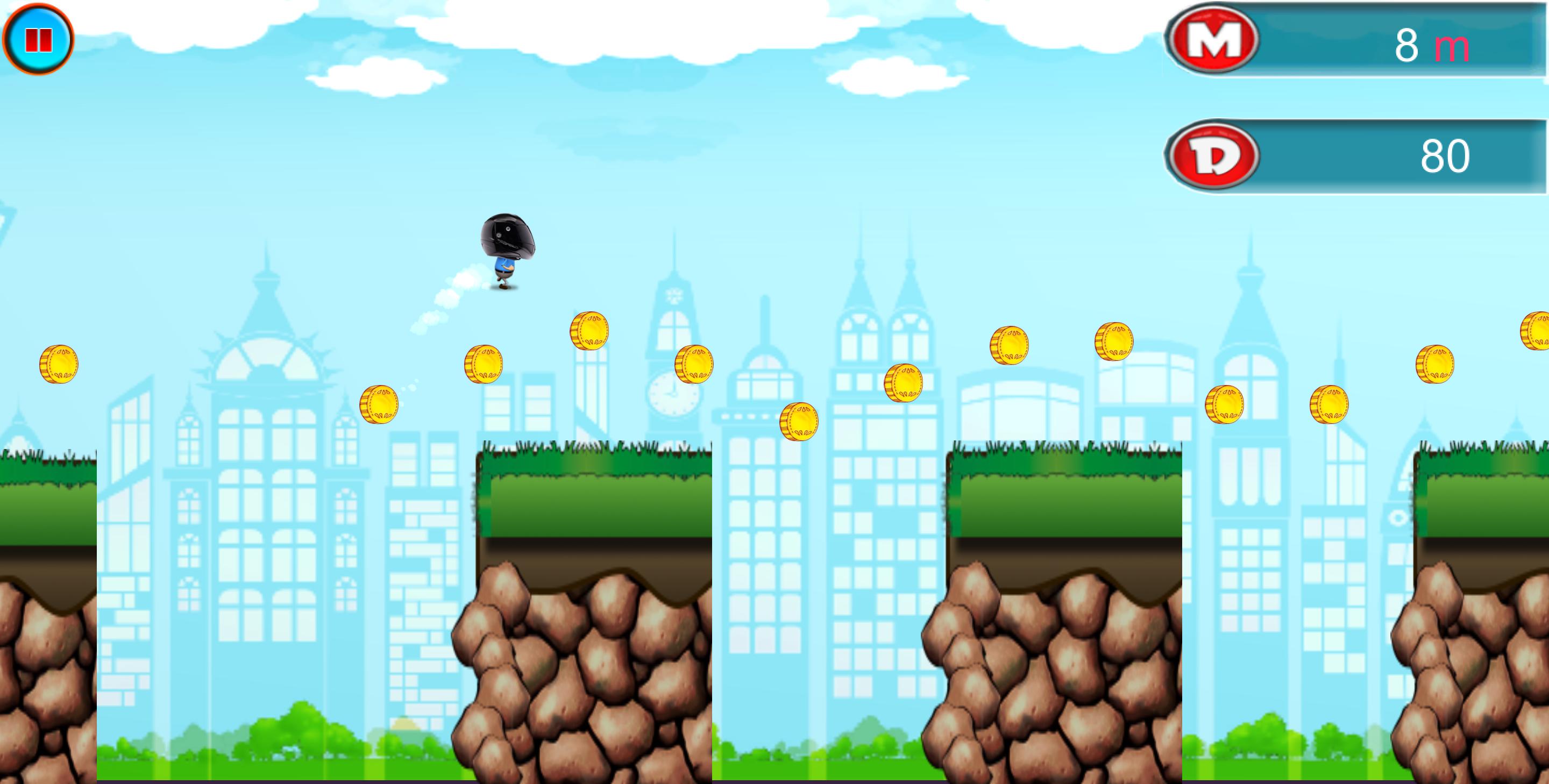
Task: Click the red M meter badge
Action: tap(1216, 41)
